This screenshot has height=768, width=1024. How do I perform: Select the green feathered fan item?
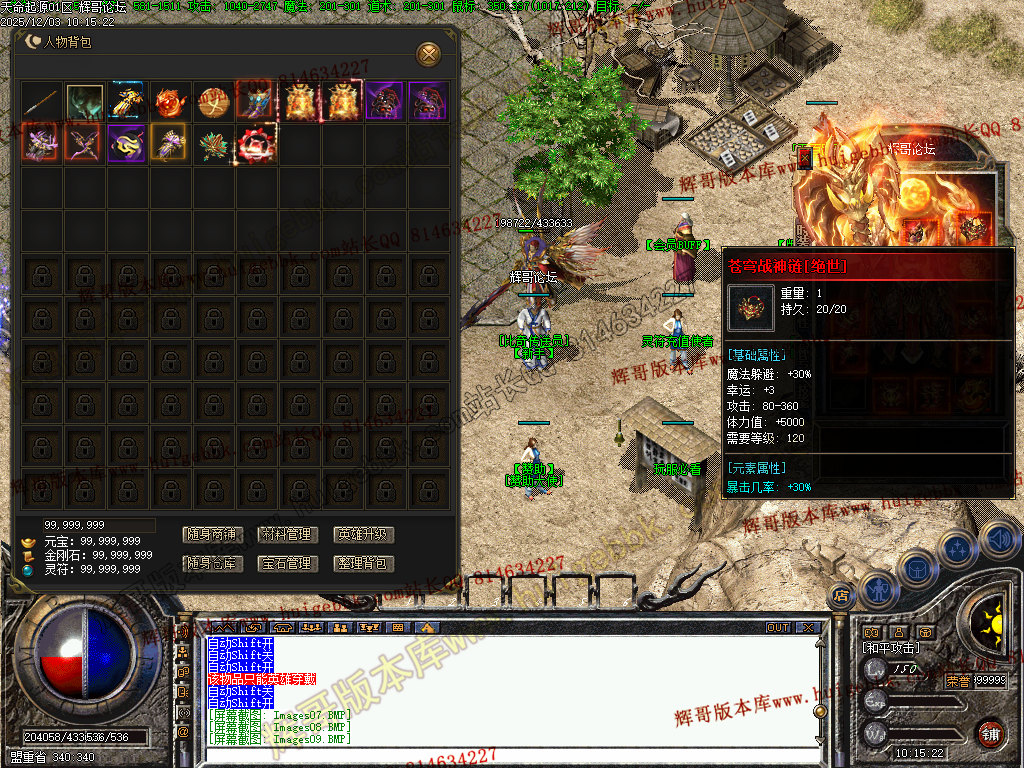coord(213,146)
